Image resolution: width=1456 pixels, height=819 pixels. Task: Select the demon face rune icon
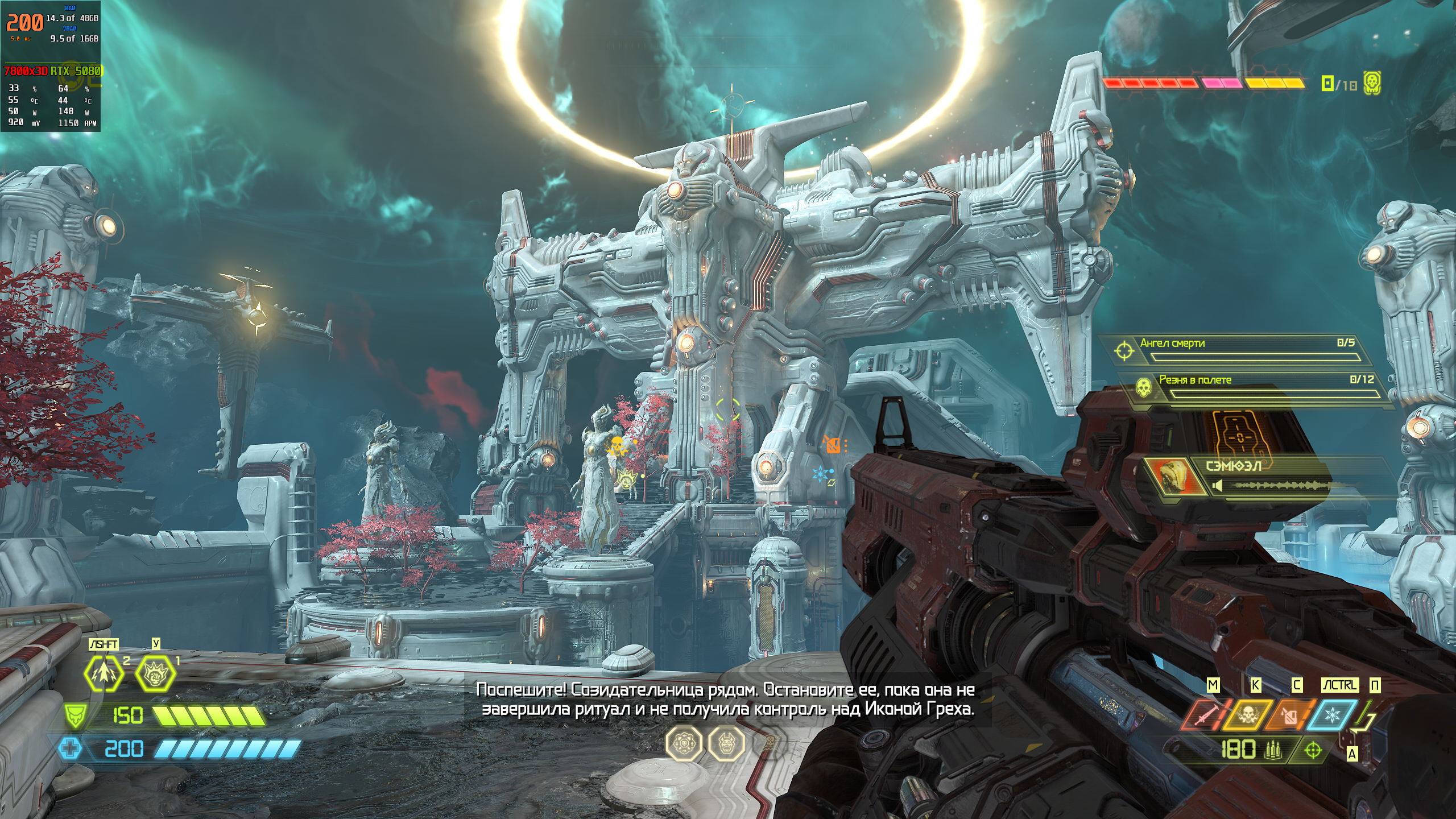coord(726,743)
